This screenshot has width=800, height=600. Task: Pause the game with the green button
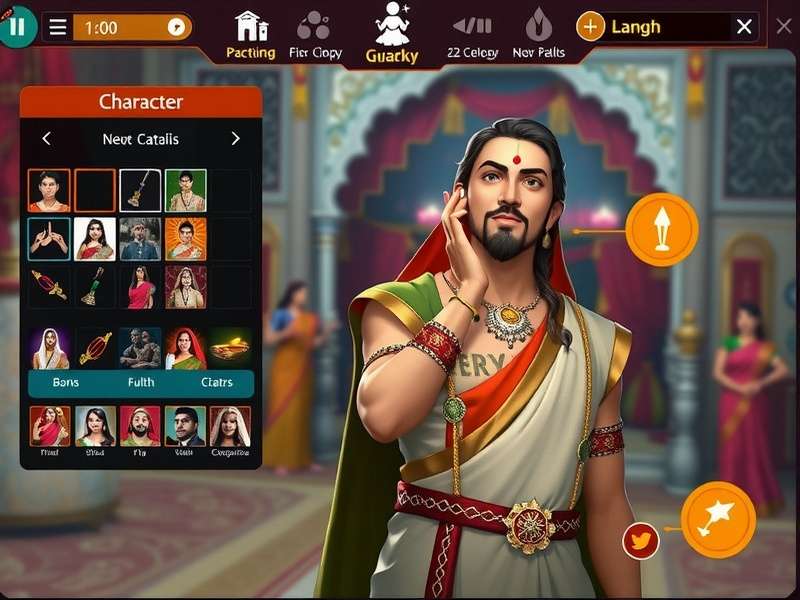coord(16,26)
